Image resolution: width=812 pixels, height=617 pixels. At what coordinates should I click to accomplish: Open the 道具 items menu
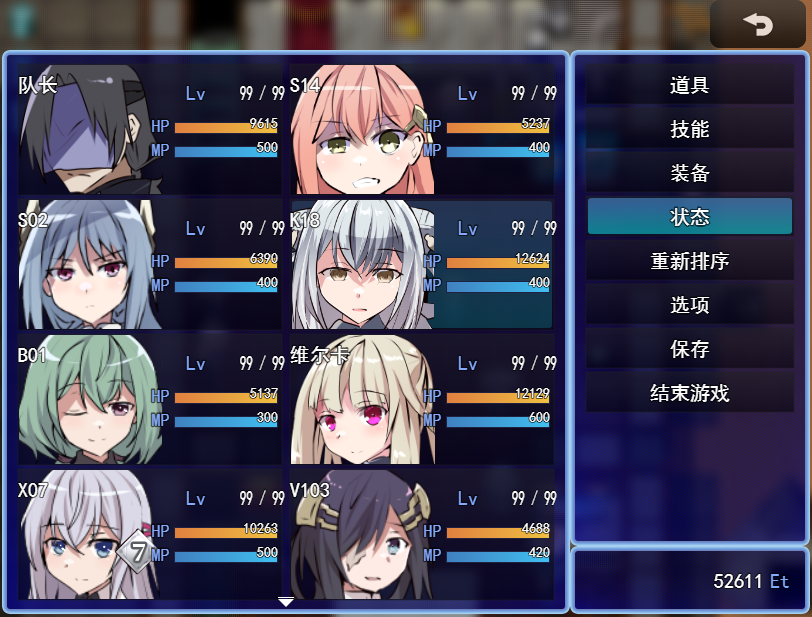[689, 85]
